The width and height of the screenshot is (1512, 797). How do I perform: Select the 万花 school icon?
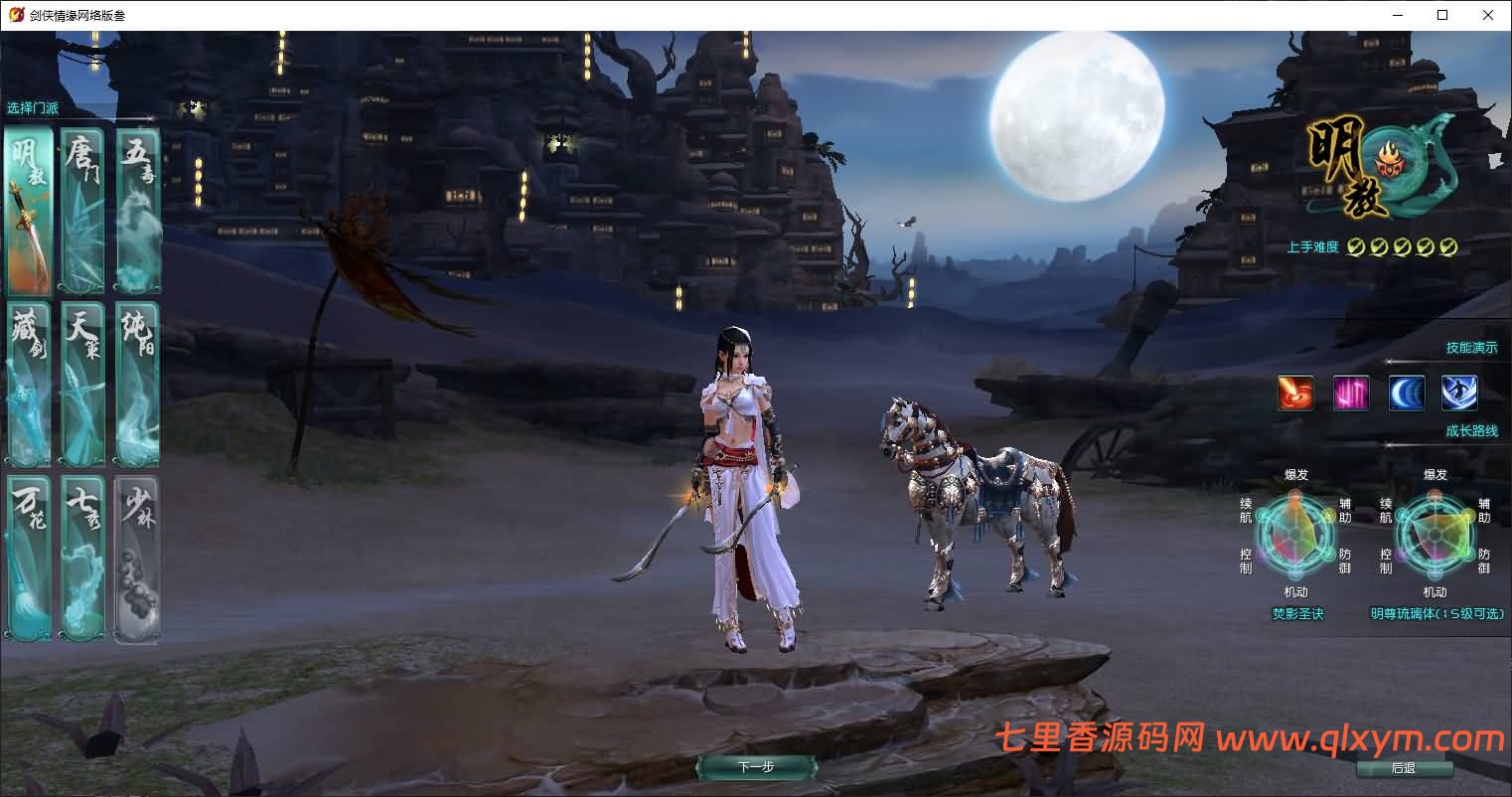(x=28, y=557)
